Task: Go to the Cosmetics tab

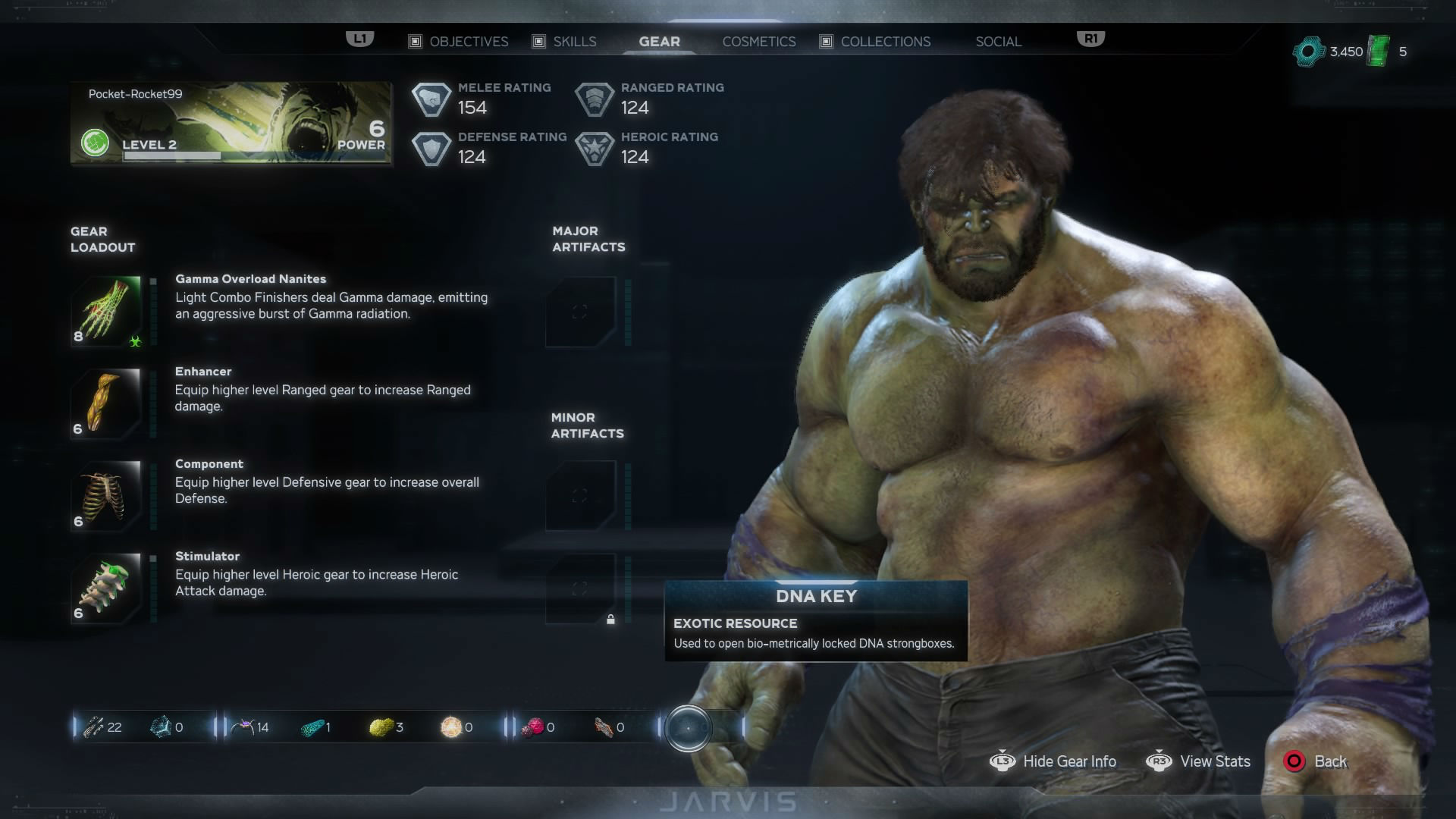Action: (758, 42)
